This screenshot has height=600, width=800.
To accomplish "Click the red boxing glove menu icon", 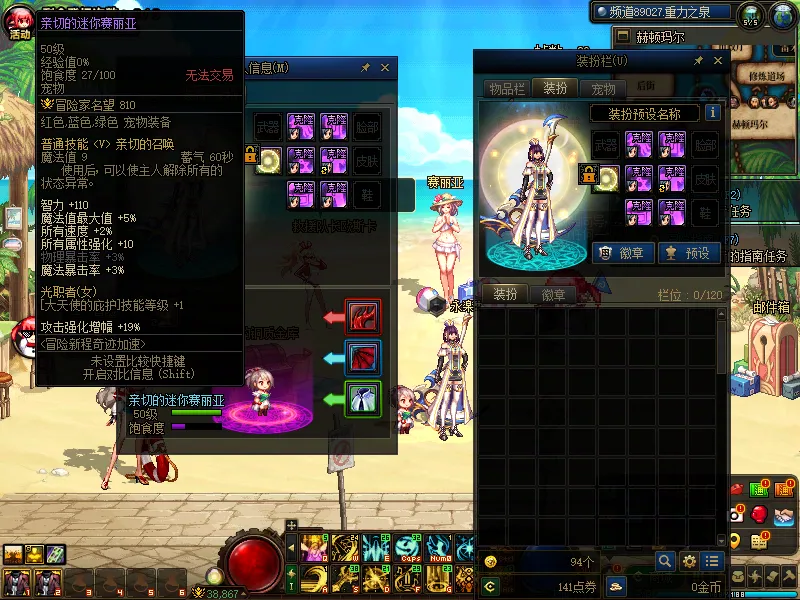I will click(759, 514).
